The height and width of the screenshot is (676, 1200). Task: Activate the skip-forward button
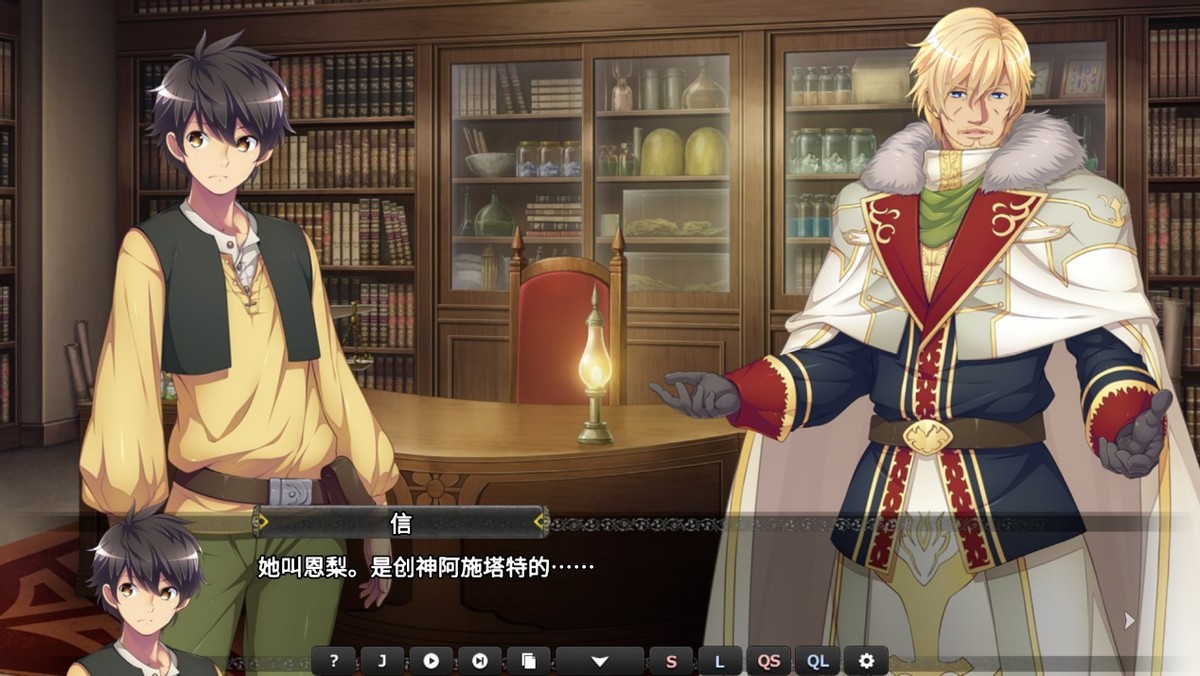point(479,661)
